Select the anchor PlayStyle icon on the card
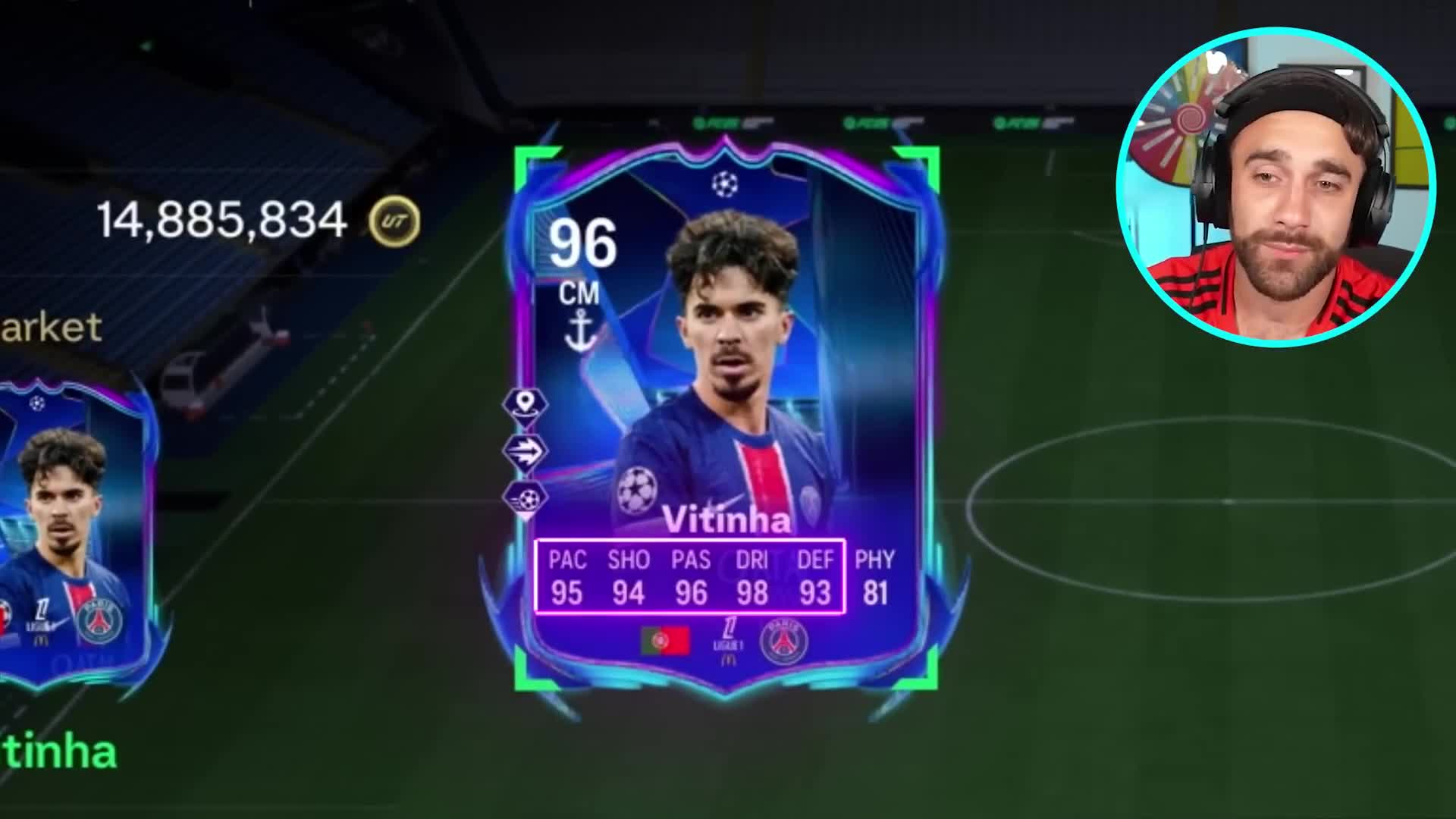 click(x=582, y=328)
